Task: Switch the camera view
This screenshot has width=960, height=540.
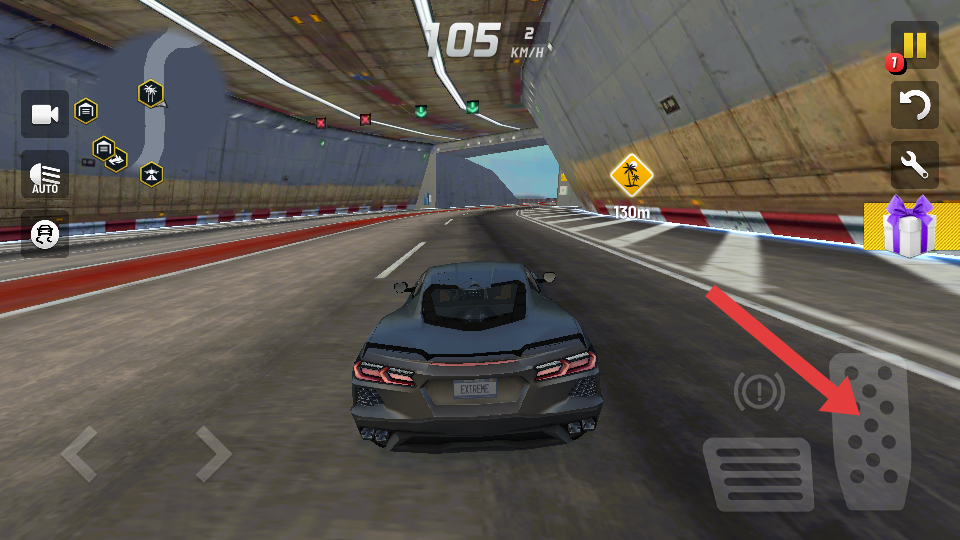Action: pos(45,114)
